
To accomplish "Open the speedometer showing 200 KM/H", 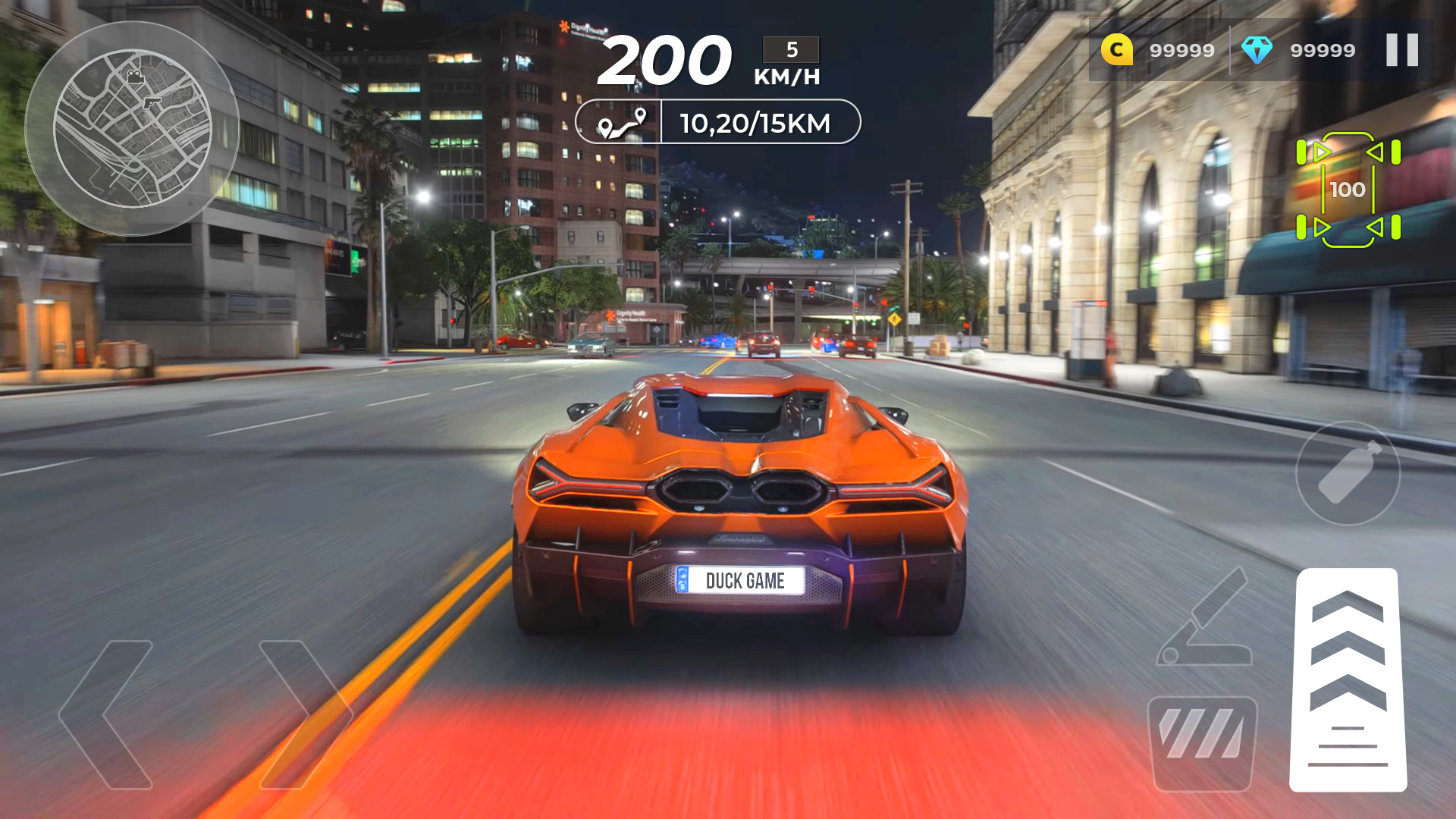I will 666,61.
